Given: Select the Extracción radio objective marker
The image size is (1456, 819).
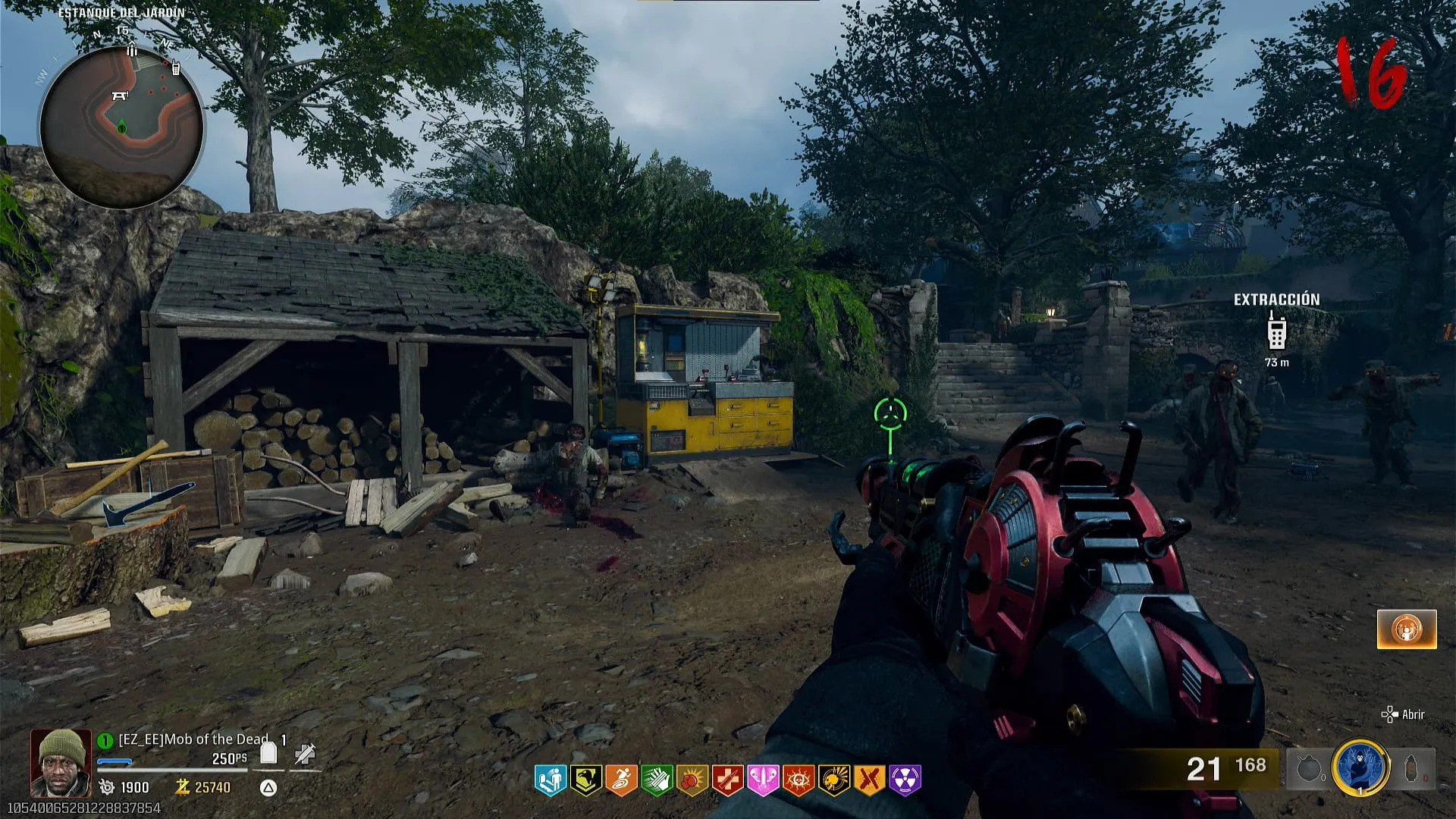Looking at the screenshot, I should click(1276, 331).
